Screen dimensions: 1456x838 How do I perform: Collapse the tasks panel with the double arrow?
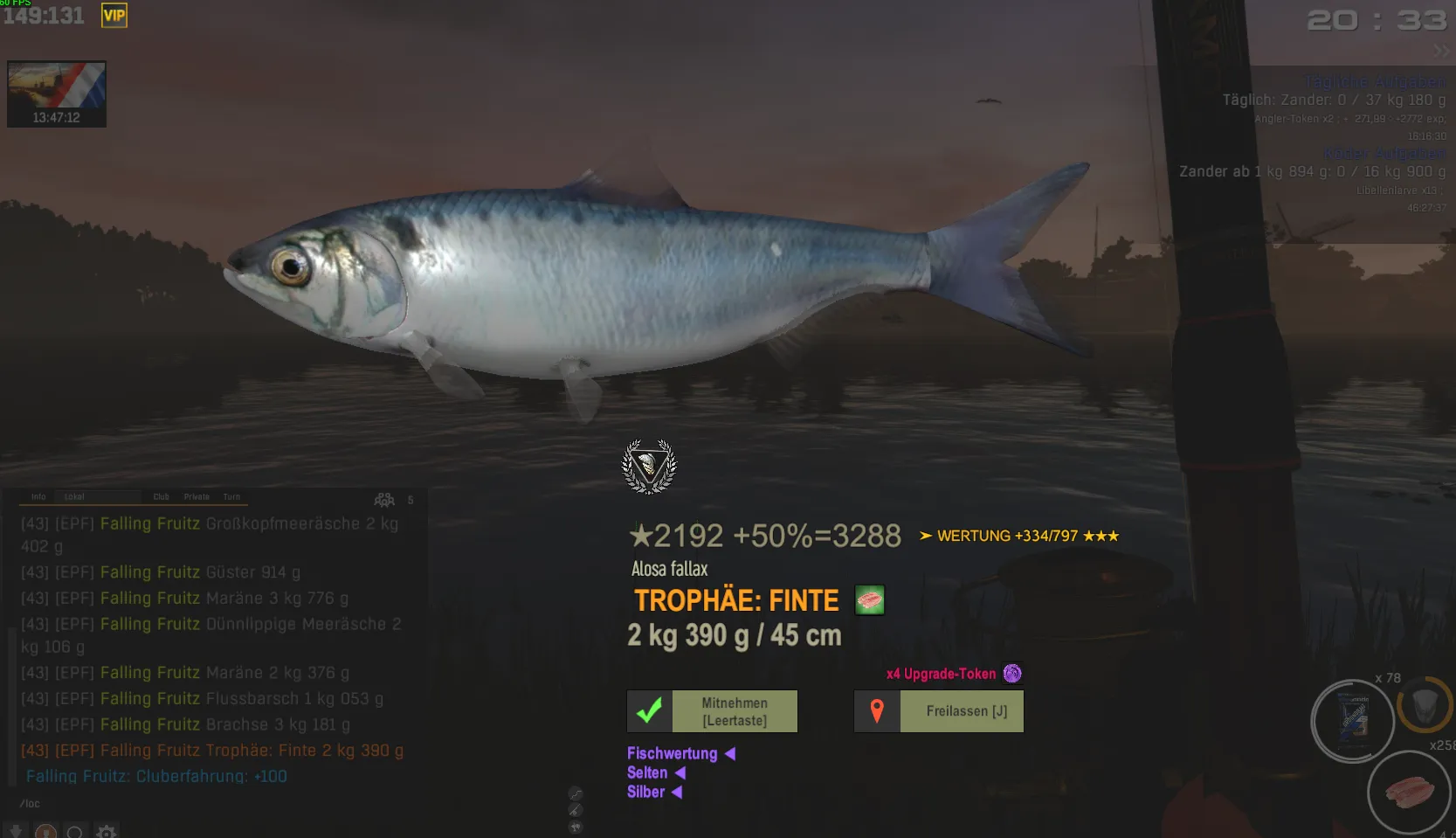[1440, 52]
